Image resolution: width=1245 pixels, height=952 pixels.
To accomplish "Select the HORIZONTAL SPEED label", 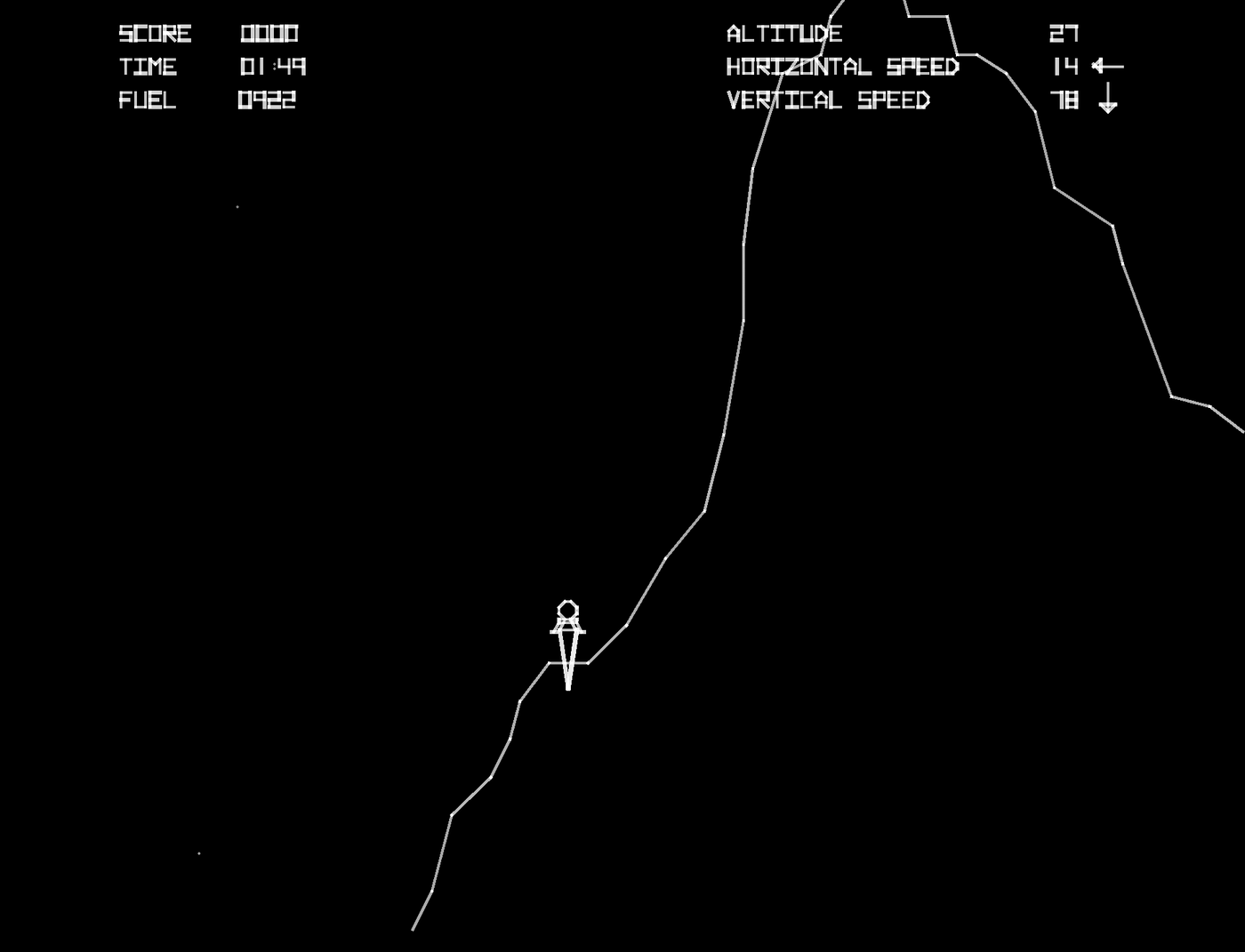I will (x=843, y=67).
